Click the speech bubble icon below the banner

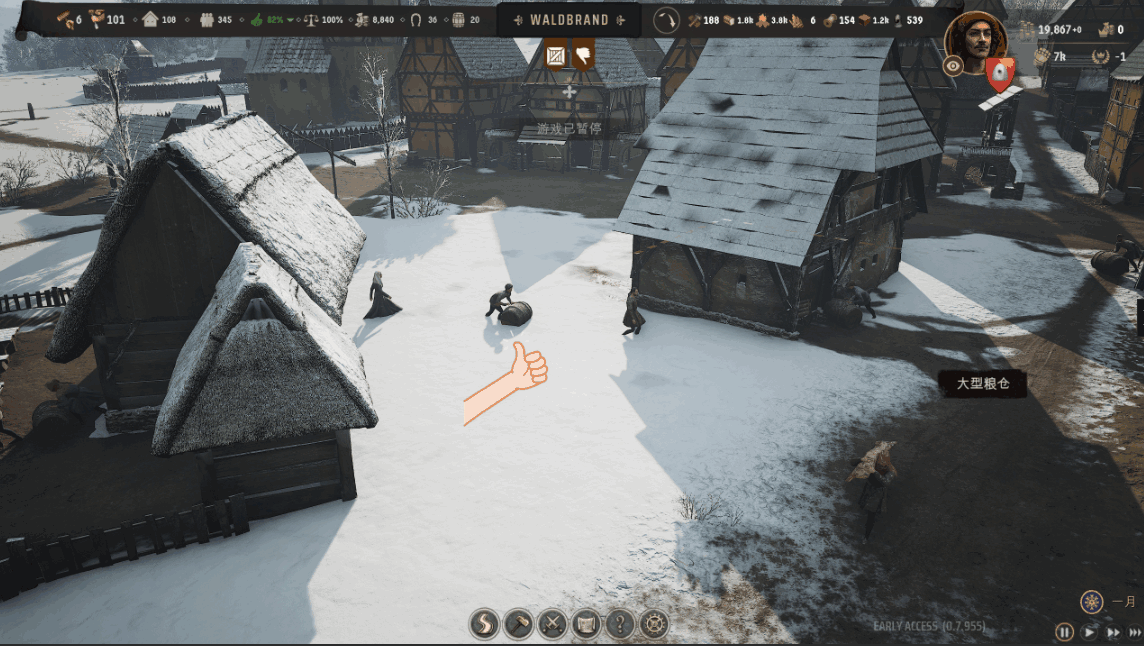tap(583, 55)
